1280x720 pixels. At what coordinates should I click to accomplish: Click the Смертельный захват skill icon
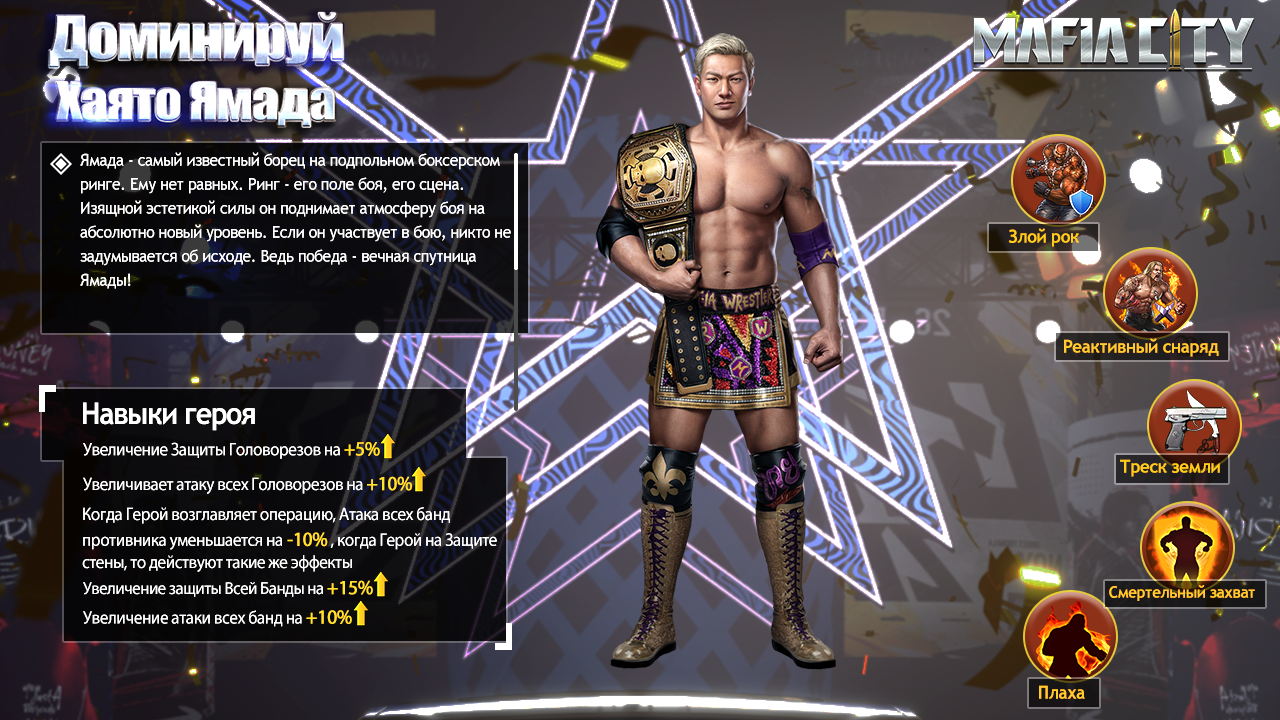1187,547
